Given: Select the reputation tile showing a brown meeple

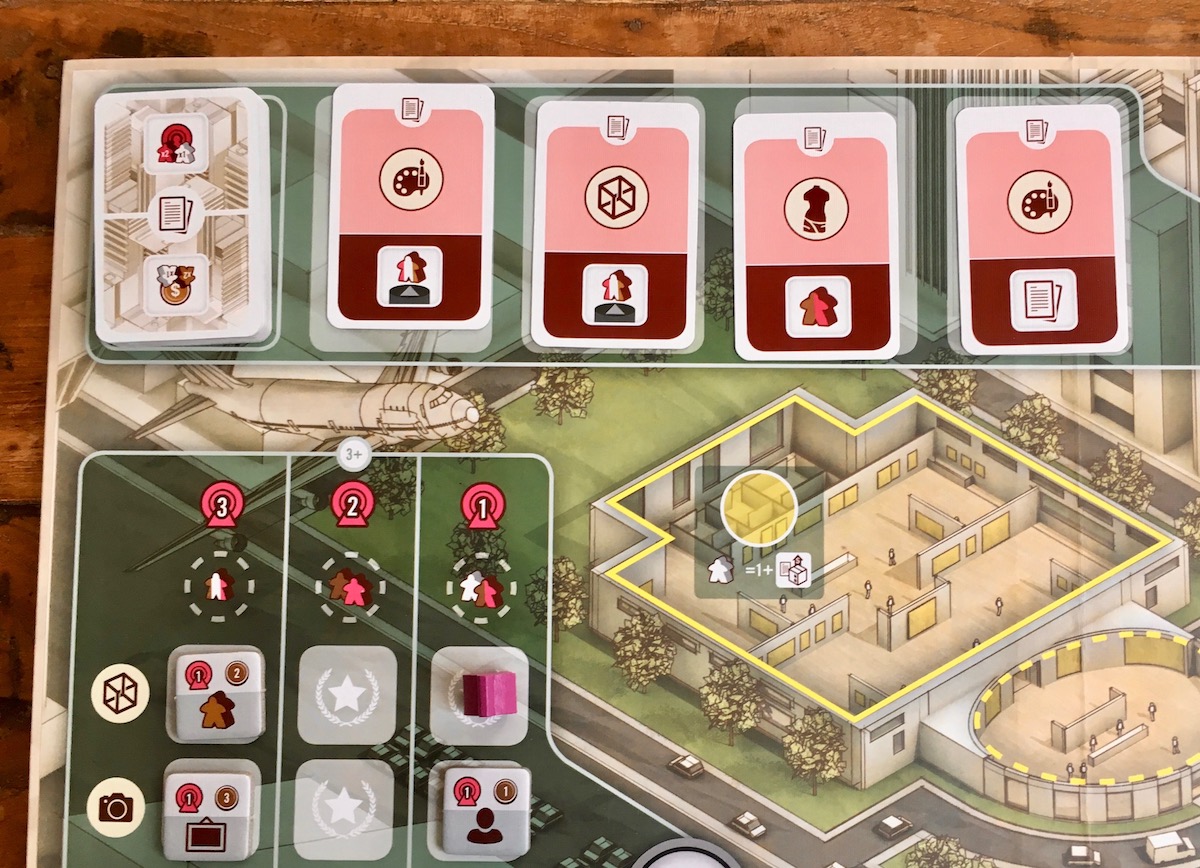Looking at the screenshot, I should [x=216, y=693].
